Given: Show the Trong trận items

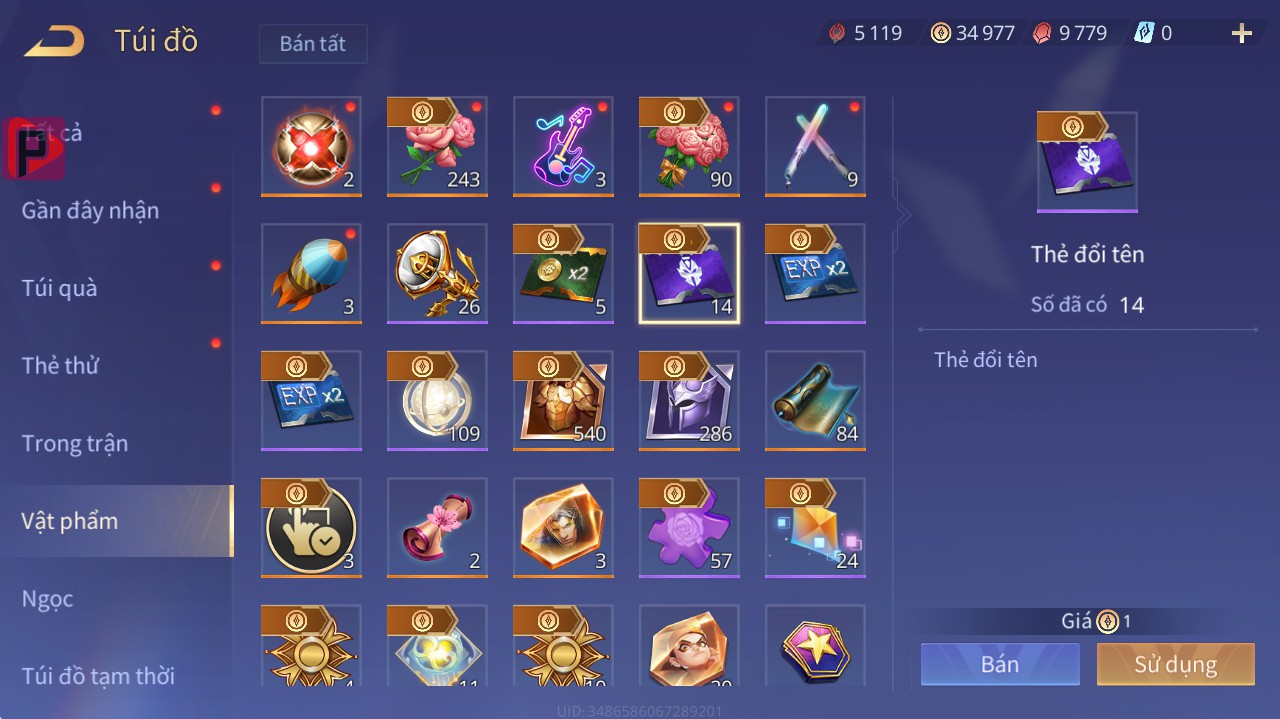Looking at the screenshot, I should [75, 443].
